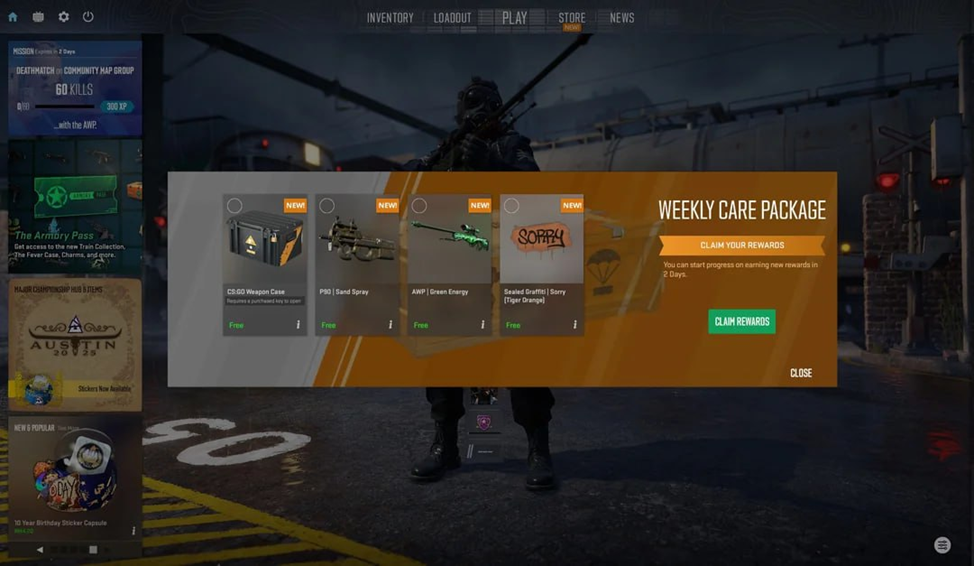This screenshot has height=566, width=974.
Task: Open the Store tab
Action: click(x=572, y=18)
